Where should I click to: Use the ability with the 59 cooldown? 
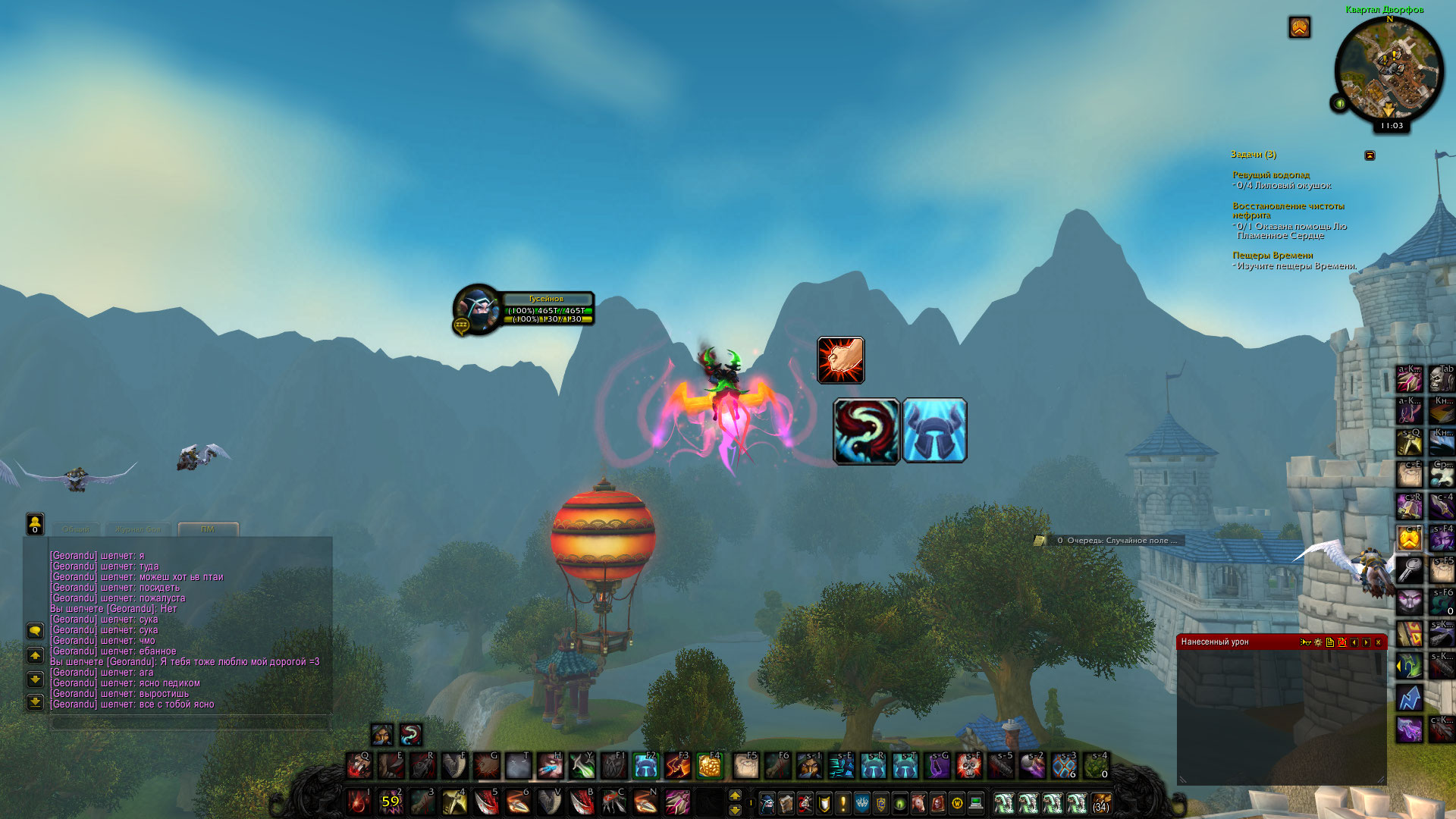coord(391,802)
